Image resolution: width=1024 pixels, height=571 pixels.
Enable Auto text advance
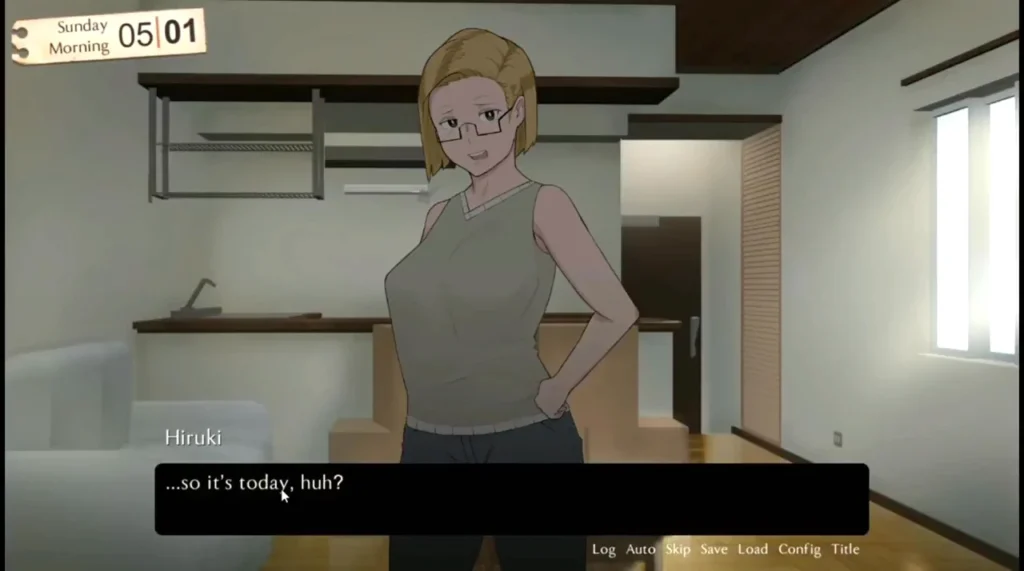pyautogui.click(x=640, y=549)
